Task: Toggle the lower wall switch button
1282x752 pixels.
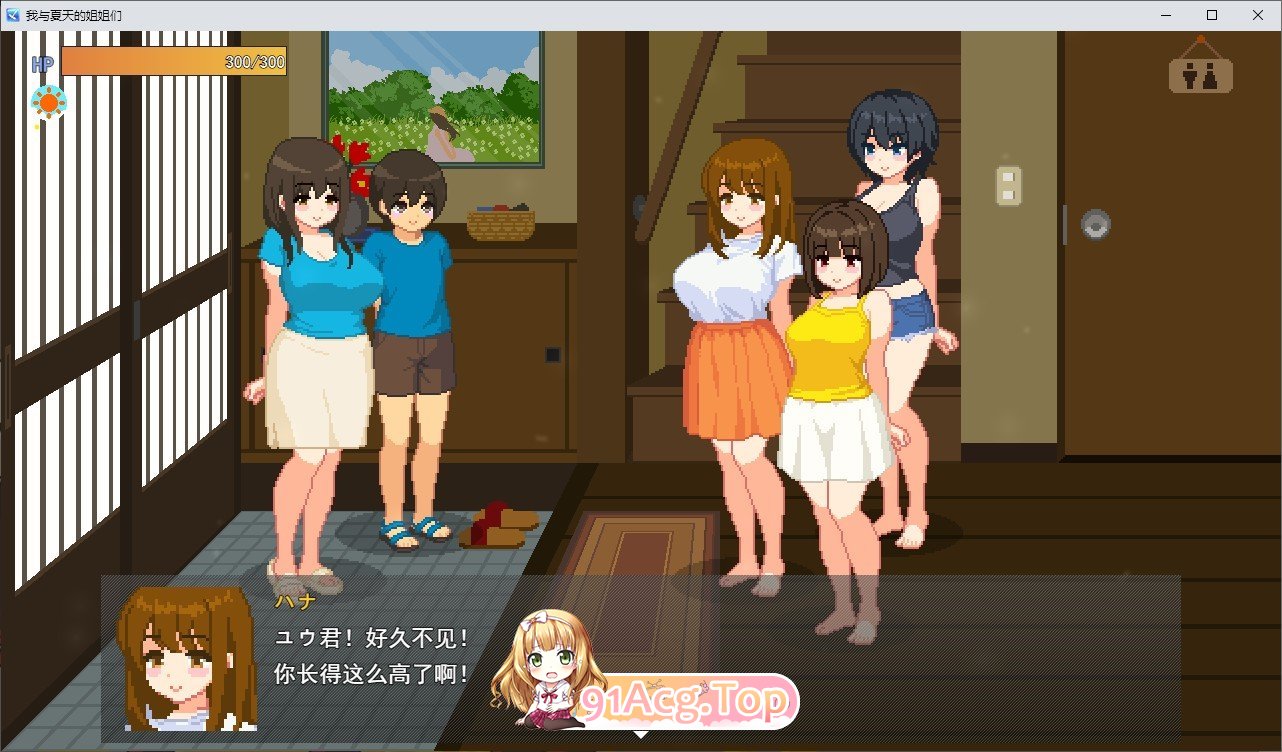Action: 1007,194
